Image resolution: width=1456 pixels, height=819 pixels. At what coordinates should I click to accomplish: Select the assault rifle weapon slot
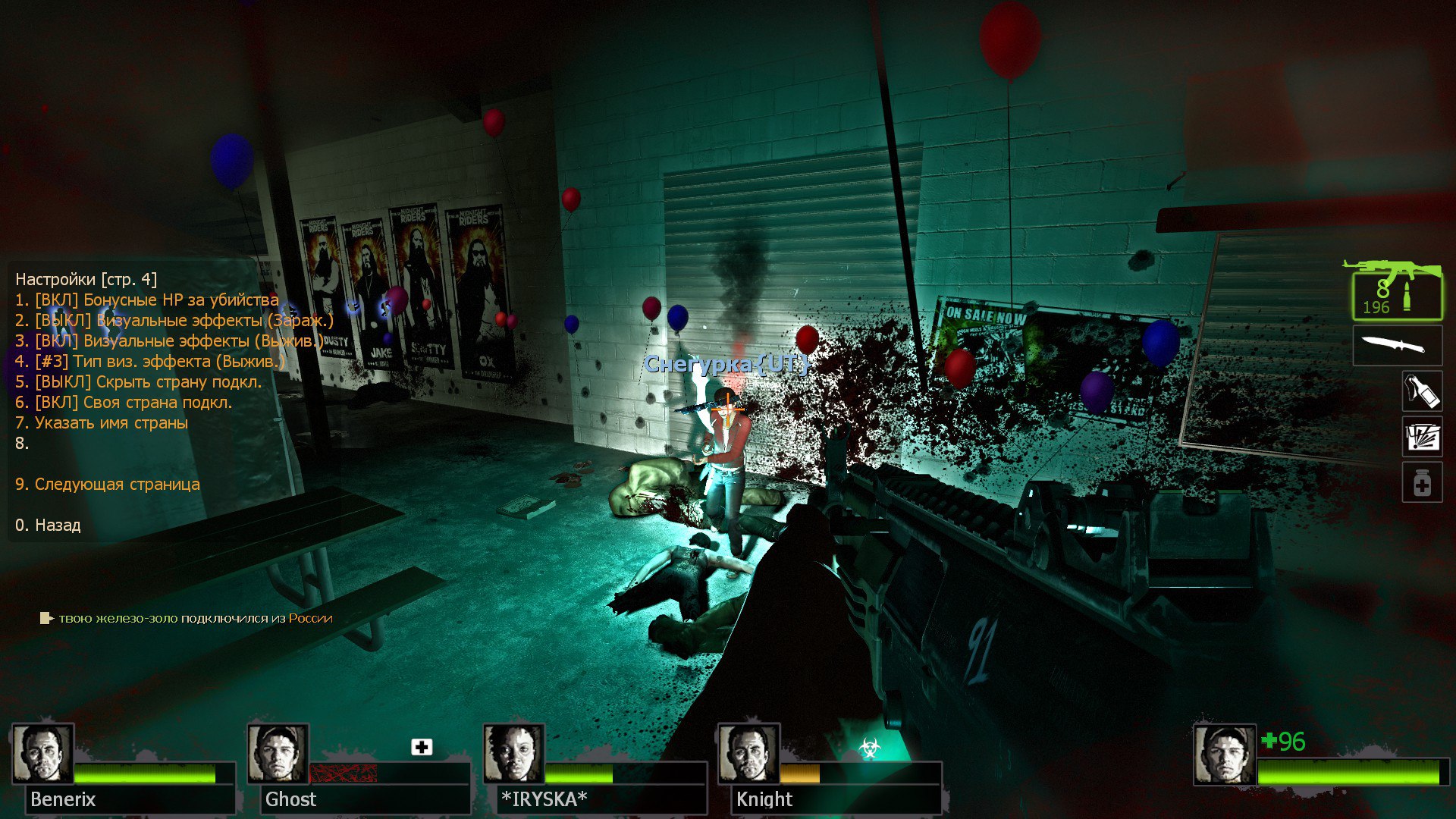[x=1396, y=292]
